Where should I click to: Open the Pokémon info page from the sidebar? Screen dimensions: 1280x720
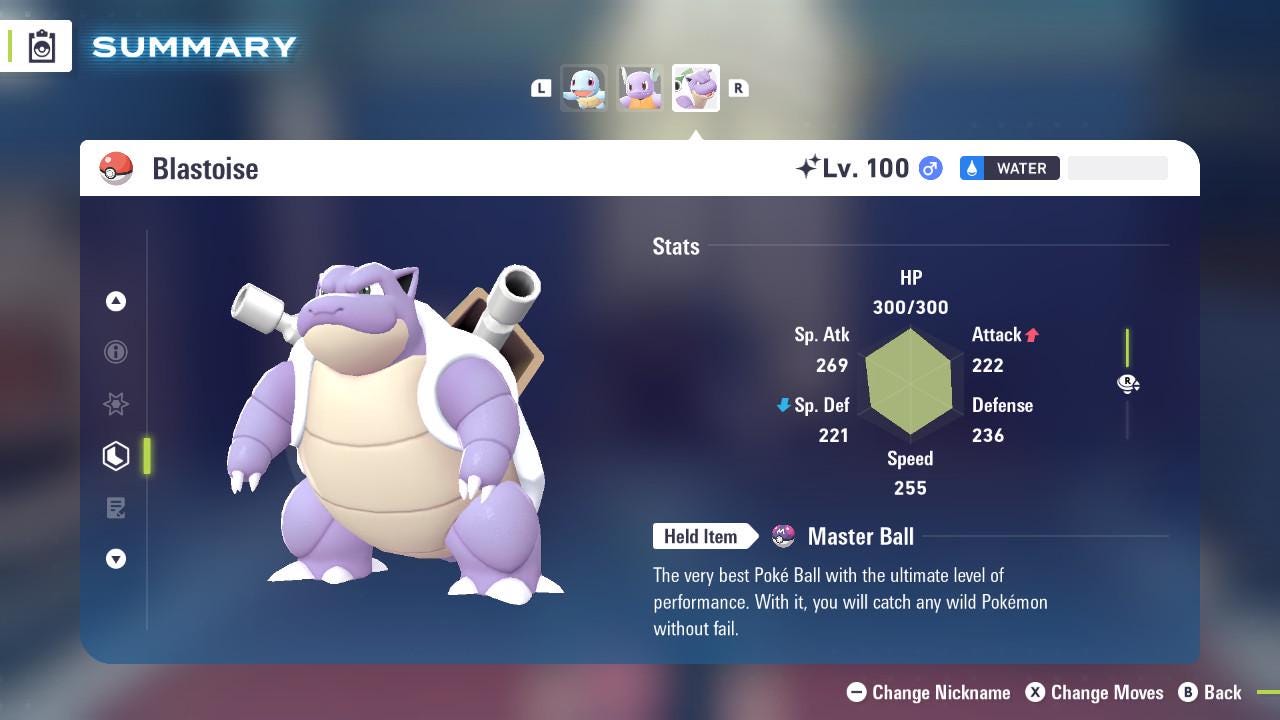click(116, 352)
